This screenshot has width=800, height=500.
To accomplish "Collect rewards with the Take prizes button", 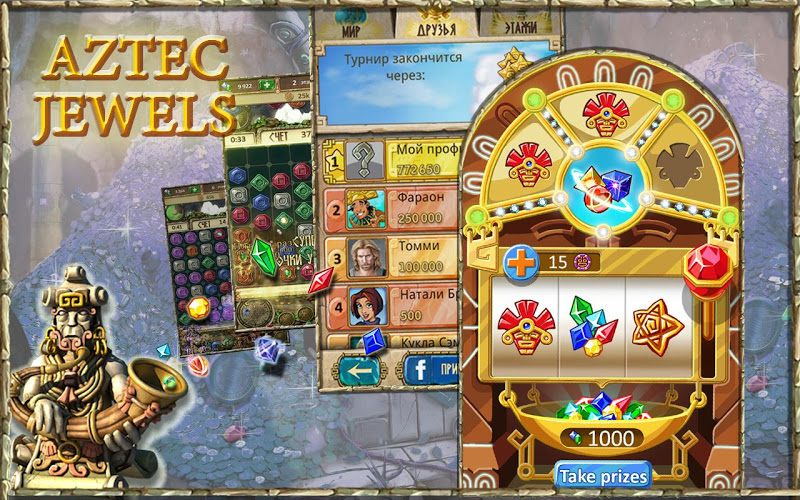I will pos(603,475).
